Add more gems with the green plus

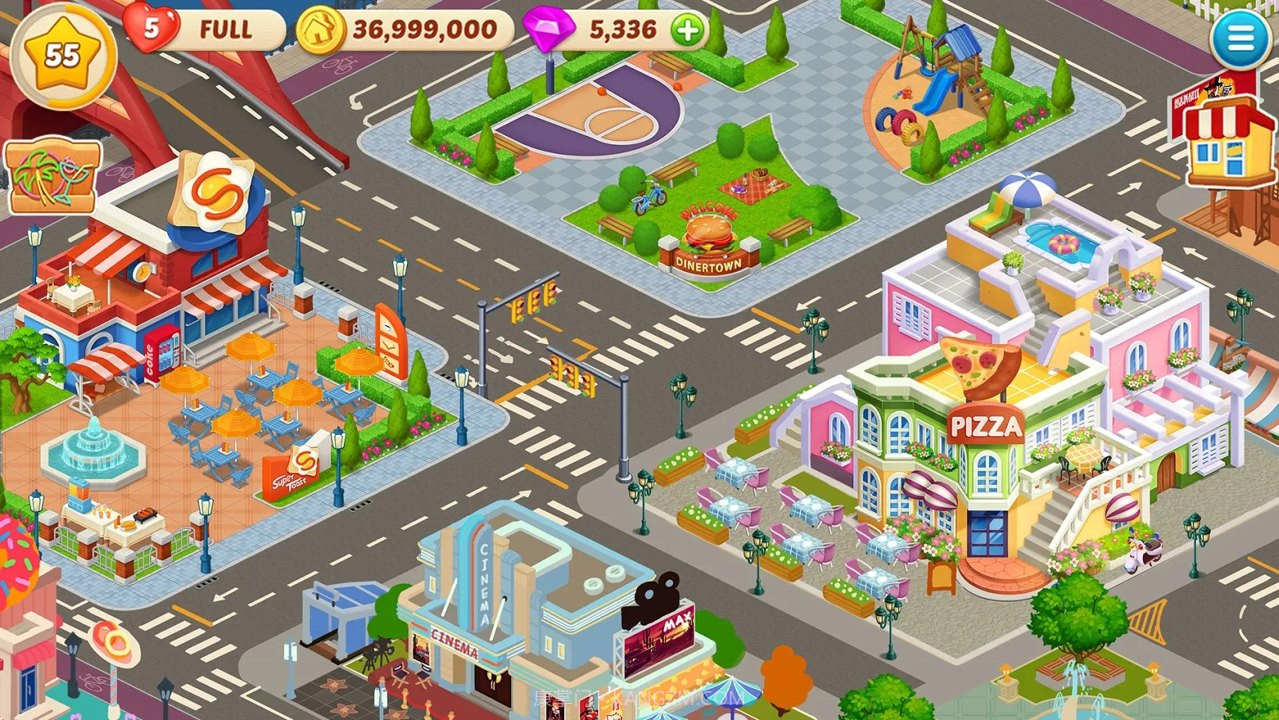pyautogui.click(x=687, y=30)
